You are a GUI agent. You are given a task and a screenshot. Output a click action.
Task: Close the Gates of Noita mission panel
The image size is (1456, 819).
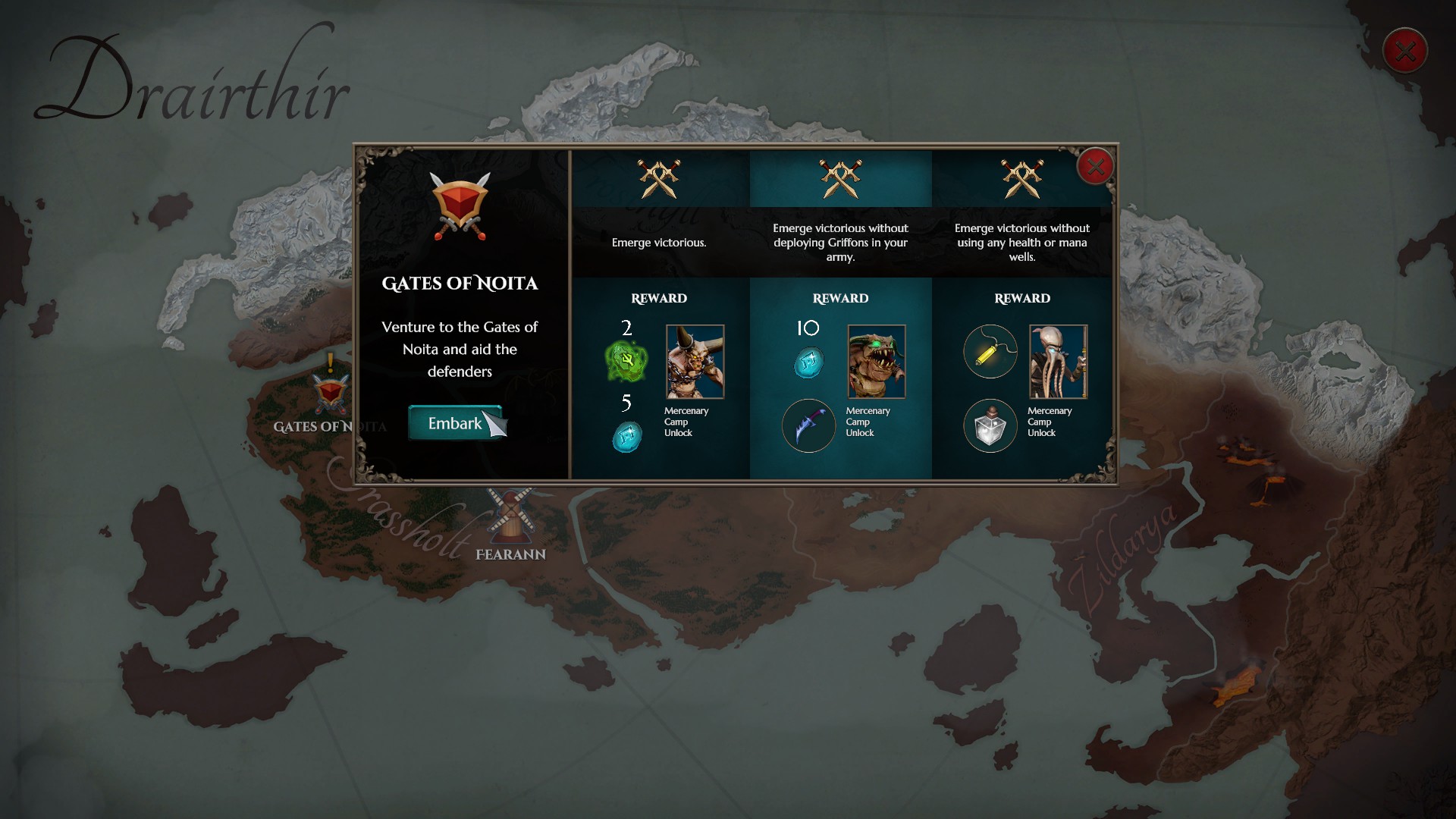[x=1095, y=167]
